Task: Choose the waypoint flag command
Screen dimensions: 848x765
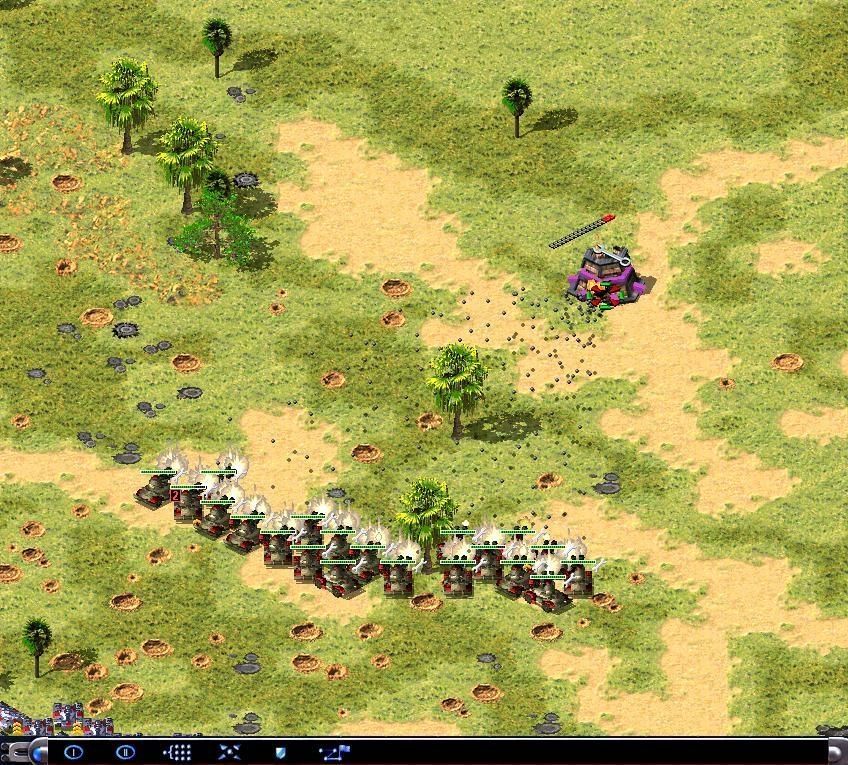Action: (334, 752)
